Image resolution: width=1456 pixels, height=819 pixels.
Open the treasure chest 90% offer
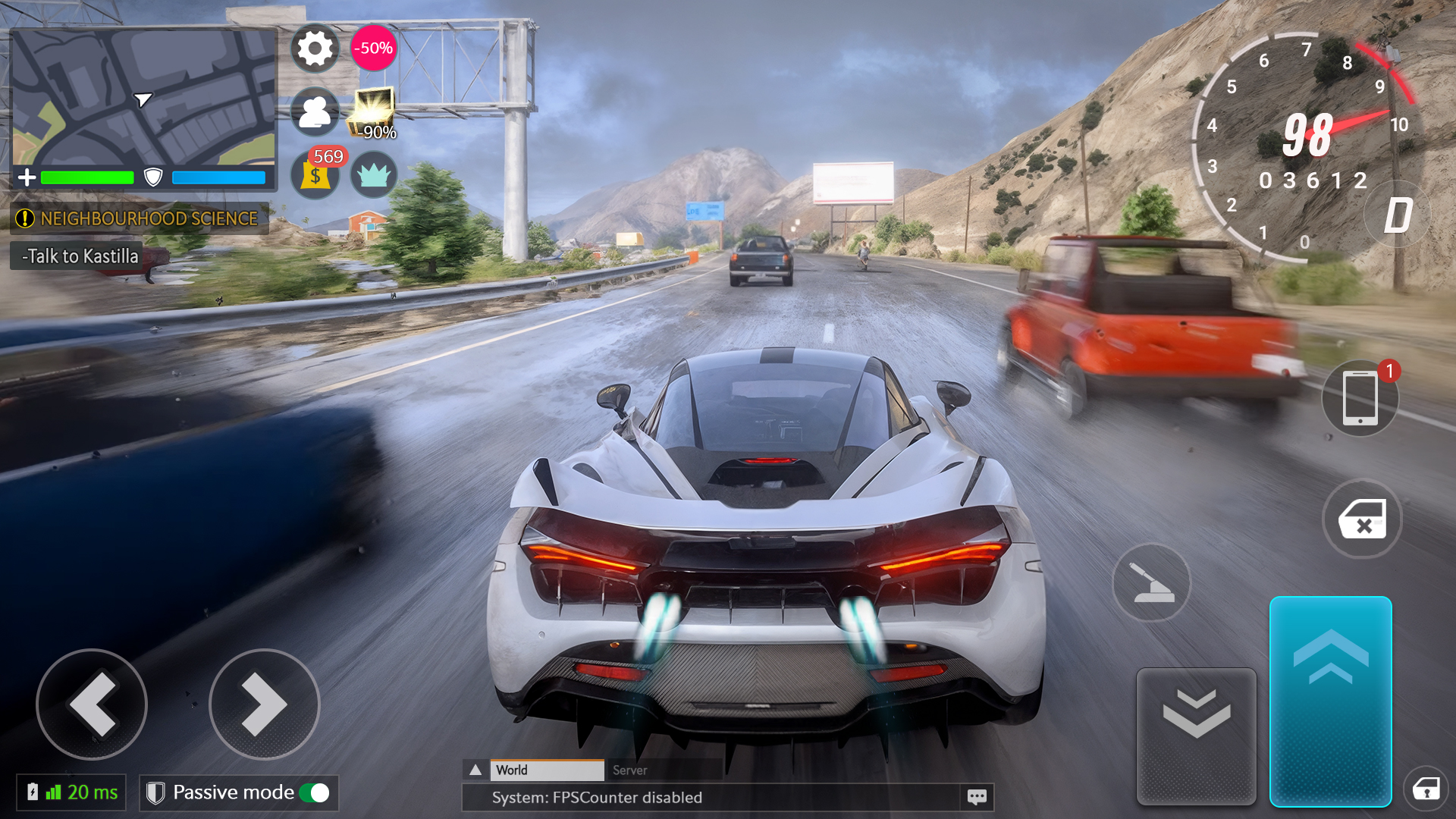click(373, 112)
